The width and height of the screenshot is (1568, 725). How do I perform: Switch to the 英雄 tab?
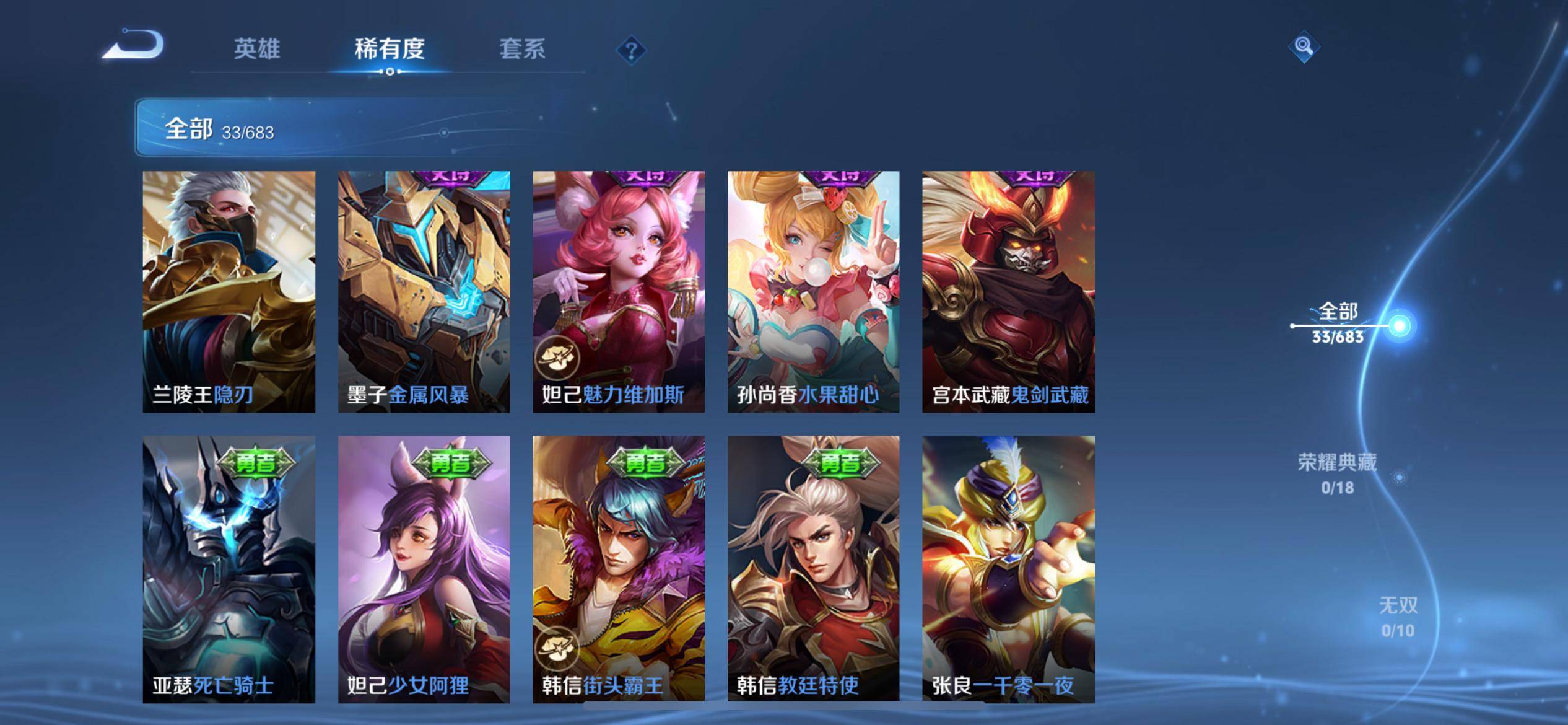click(257, 49)
